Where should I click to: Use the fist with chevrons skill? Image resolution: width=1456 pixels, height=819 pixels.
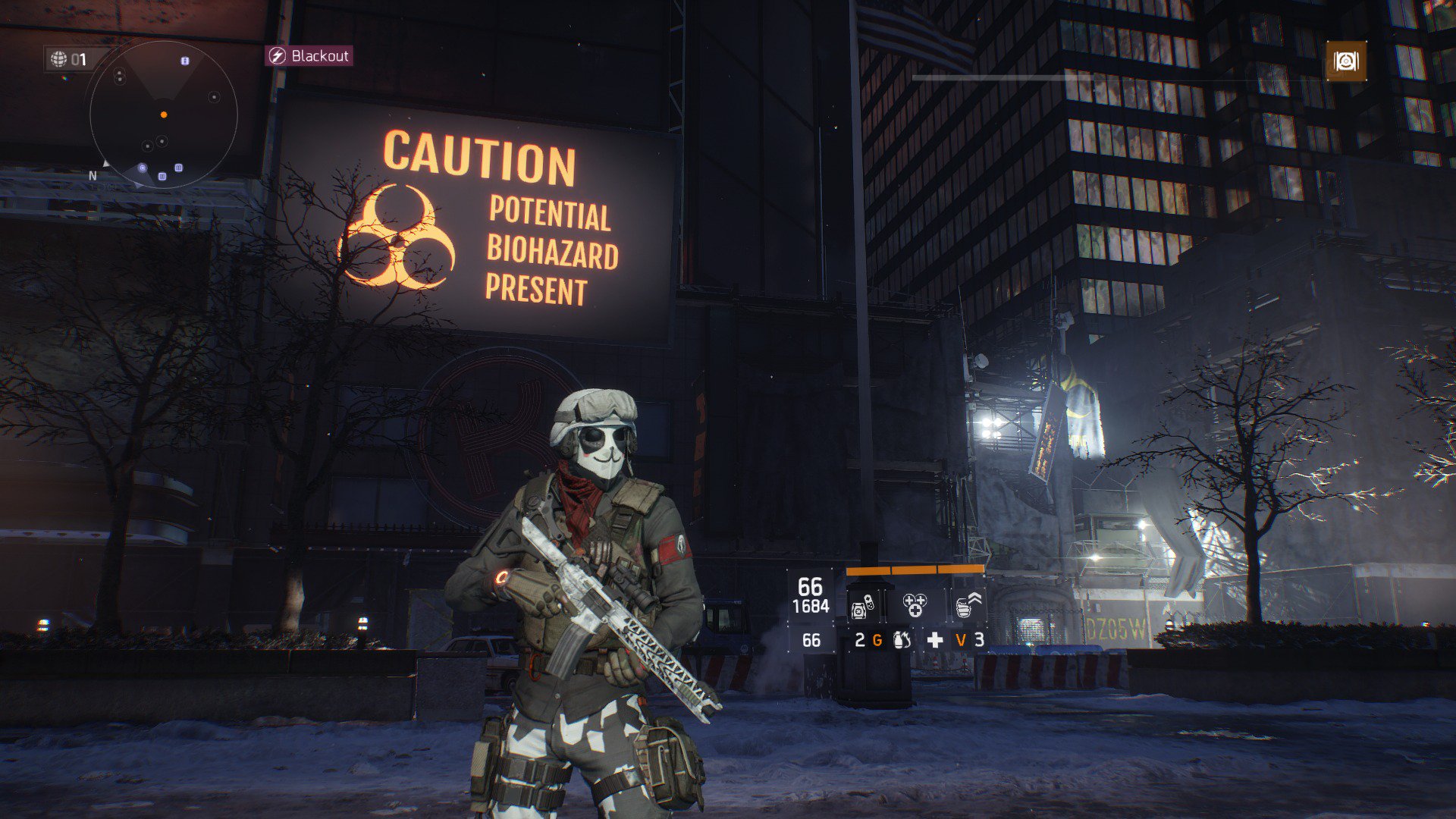[x=967, y=604]
